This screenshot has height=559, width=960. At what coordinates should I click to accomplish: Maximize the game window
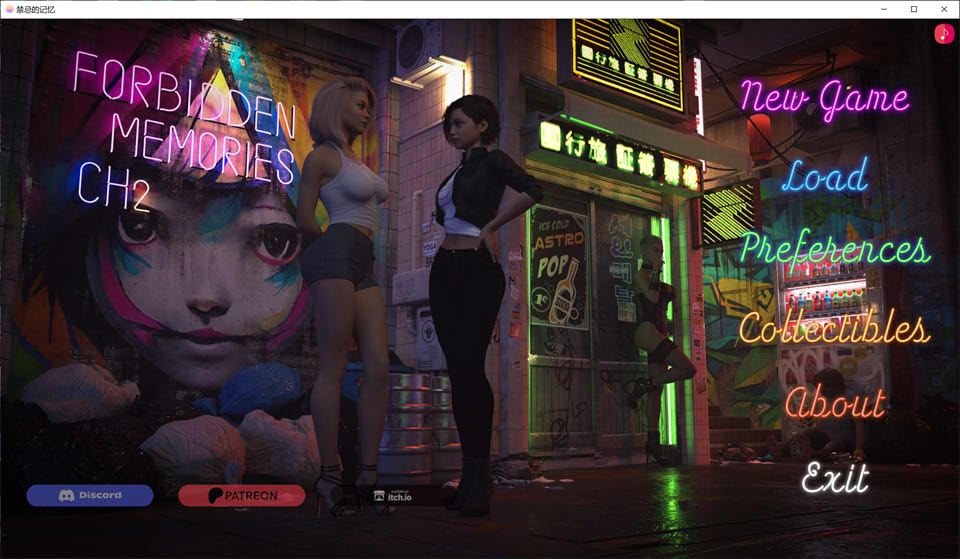[x=913, y=9]
